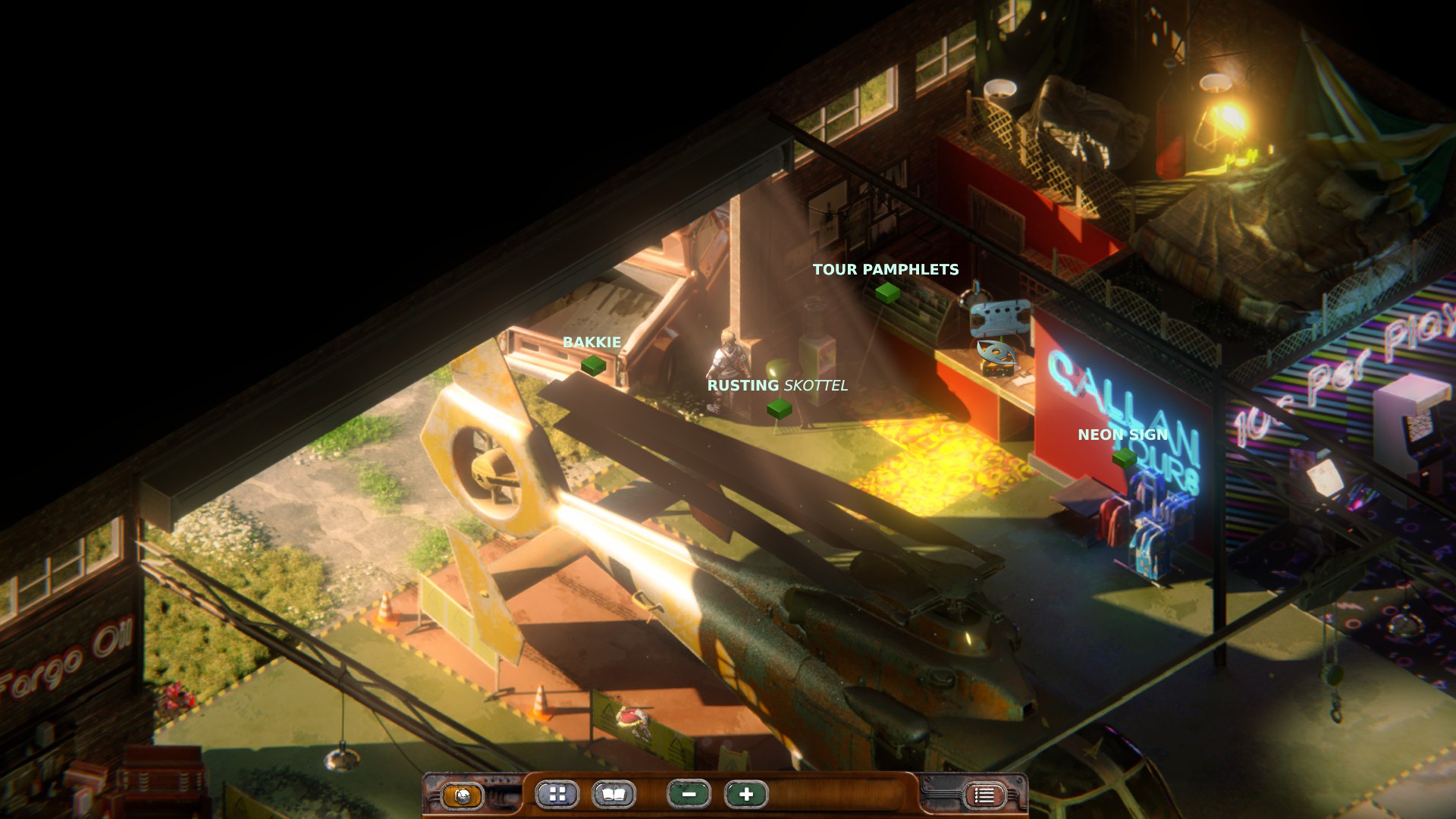Click the green plus button
The height and width of the screenshot is (819, 1456).
(746, 795)
